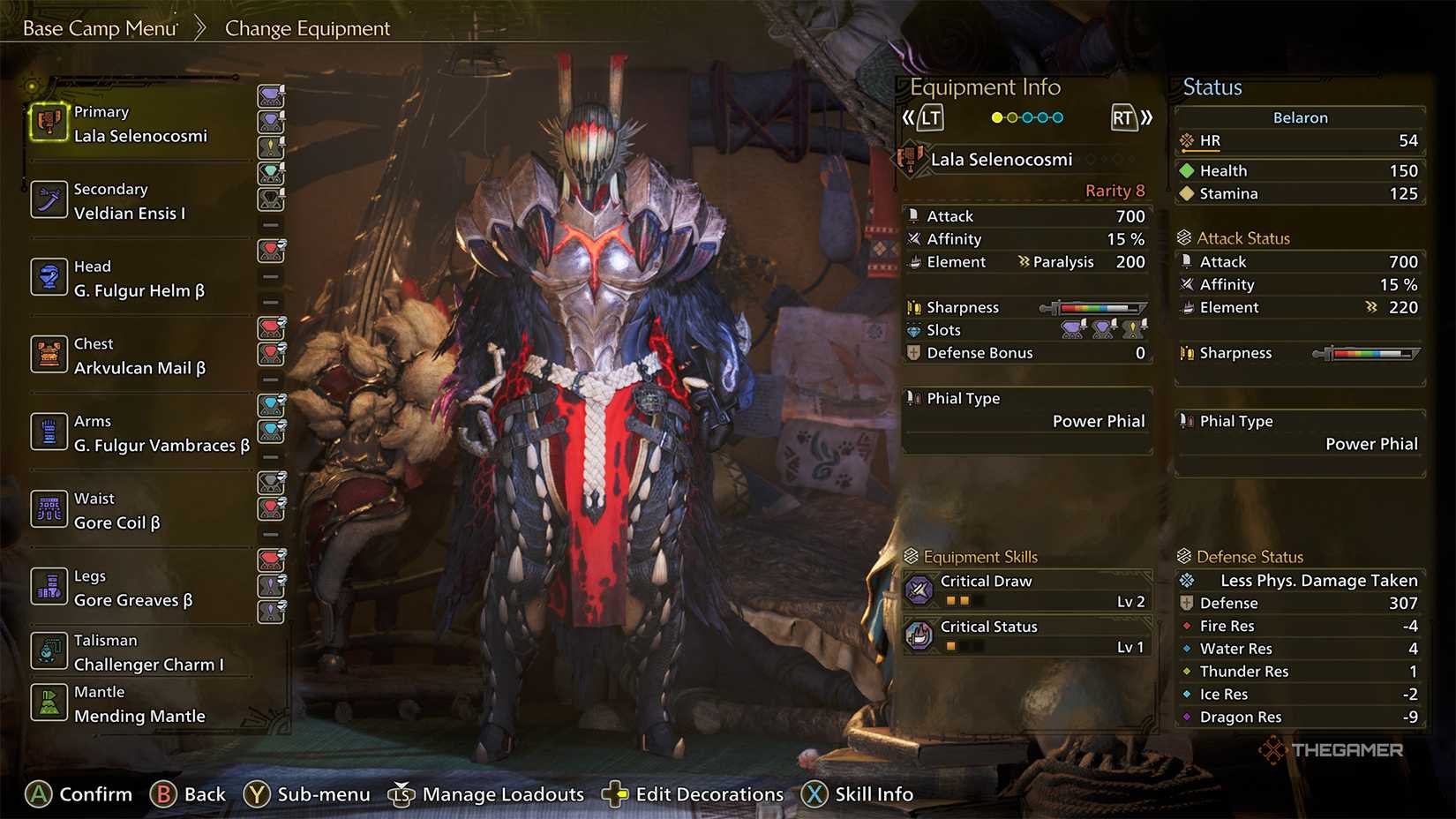Open the Sub-menu option

coord(307,794)
